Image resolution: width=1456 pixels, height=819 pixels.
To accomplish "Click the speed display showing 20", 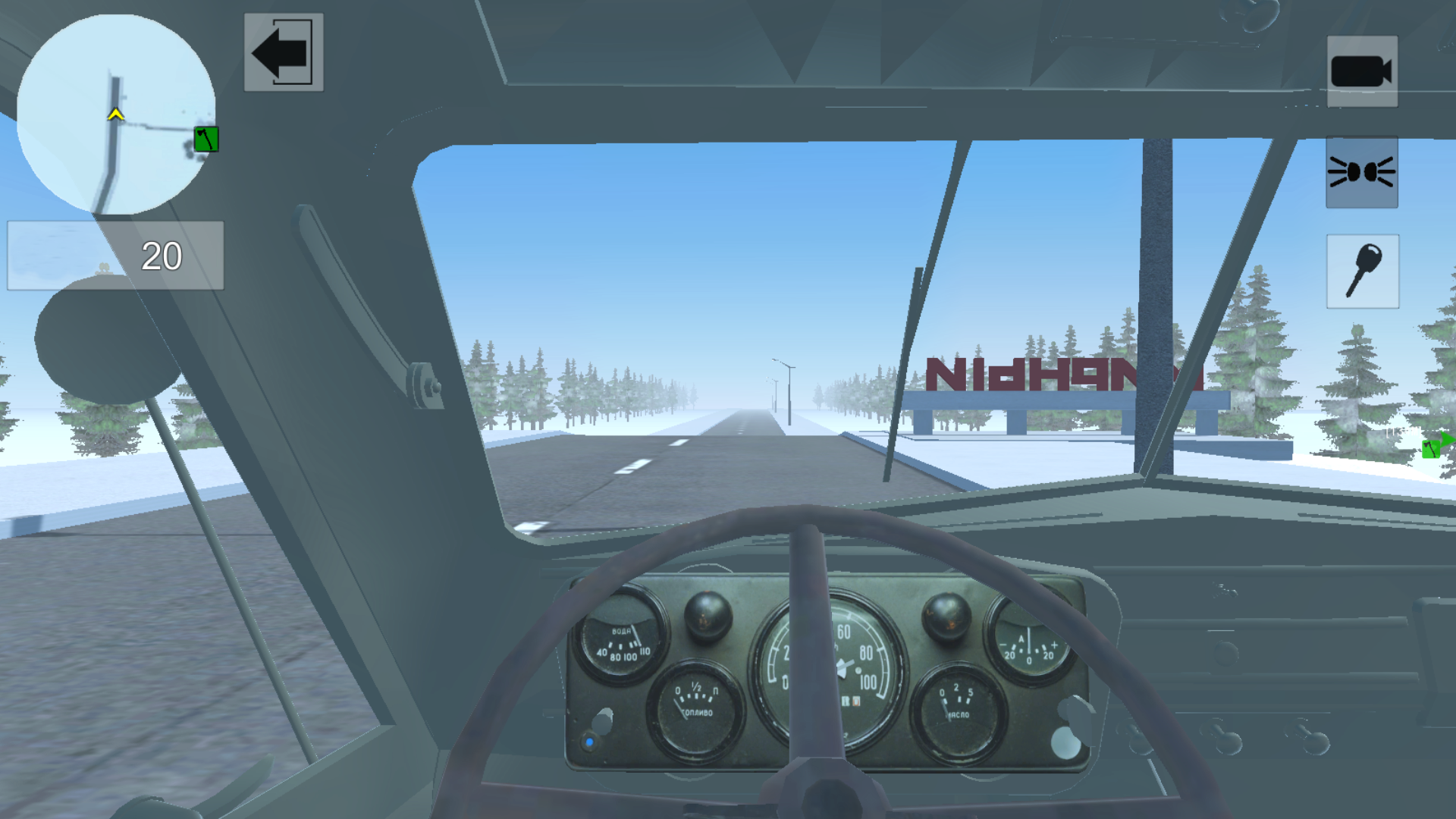I will (160, 256).
